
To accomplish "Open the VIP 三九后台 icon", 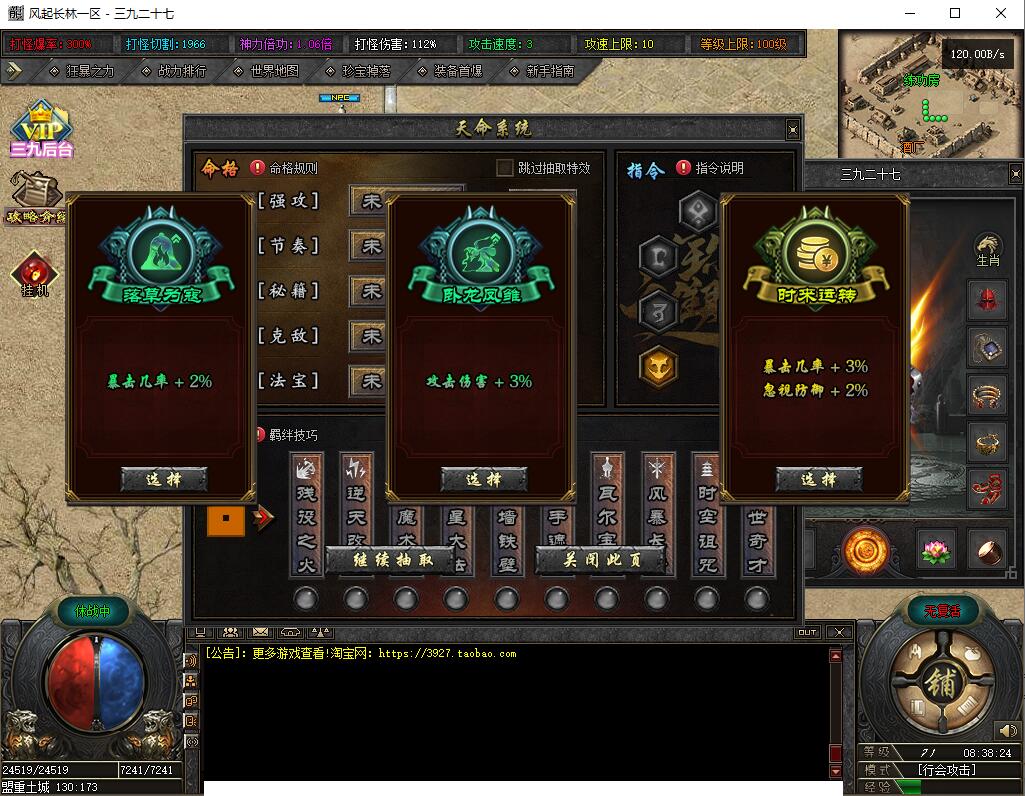I will [41, 131].
